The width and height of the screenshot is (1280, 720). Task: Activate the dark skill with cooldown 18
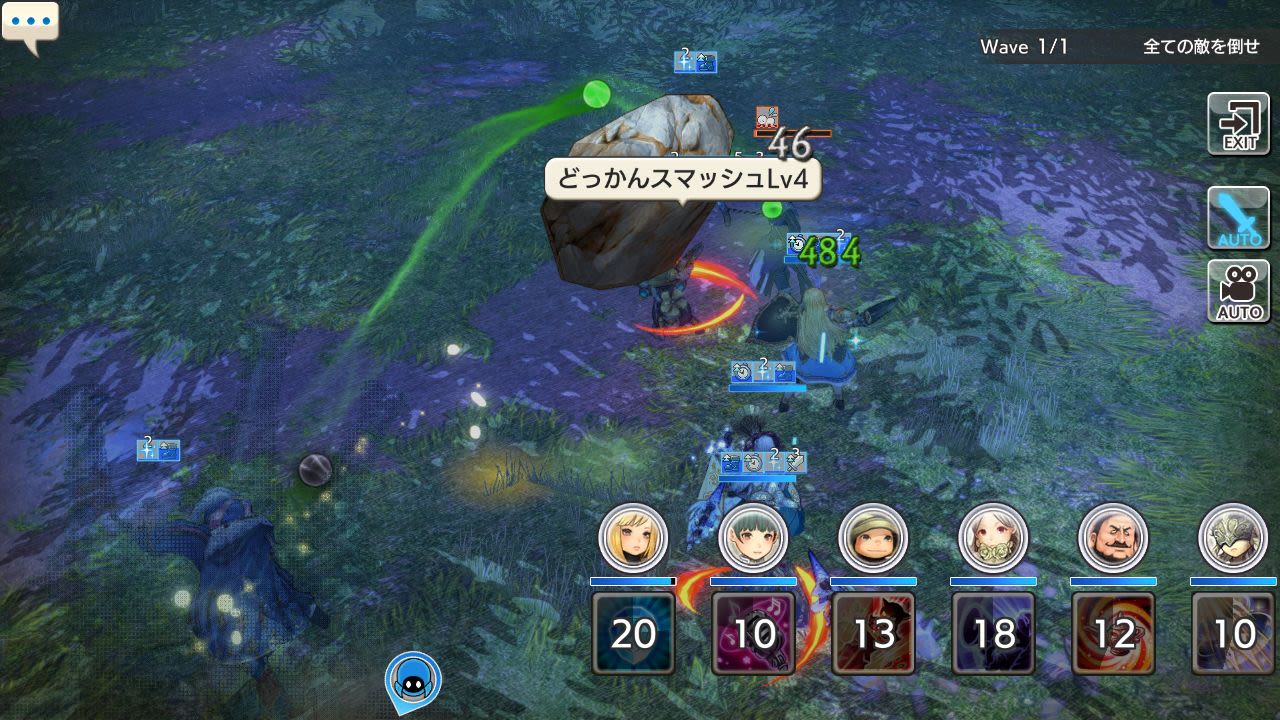994,632
